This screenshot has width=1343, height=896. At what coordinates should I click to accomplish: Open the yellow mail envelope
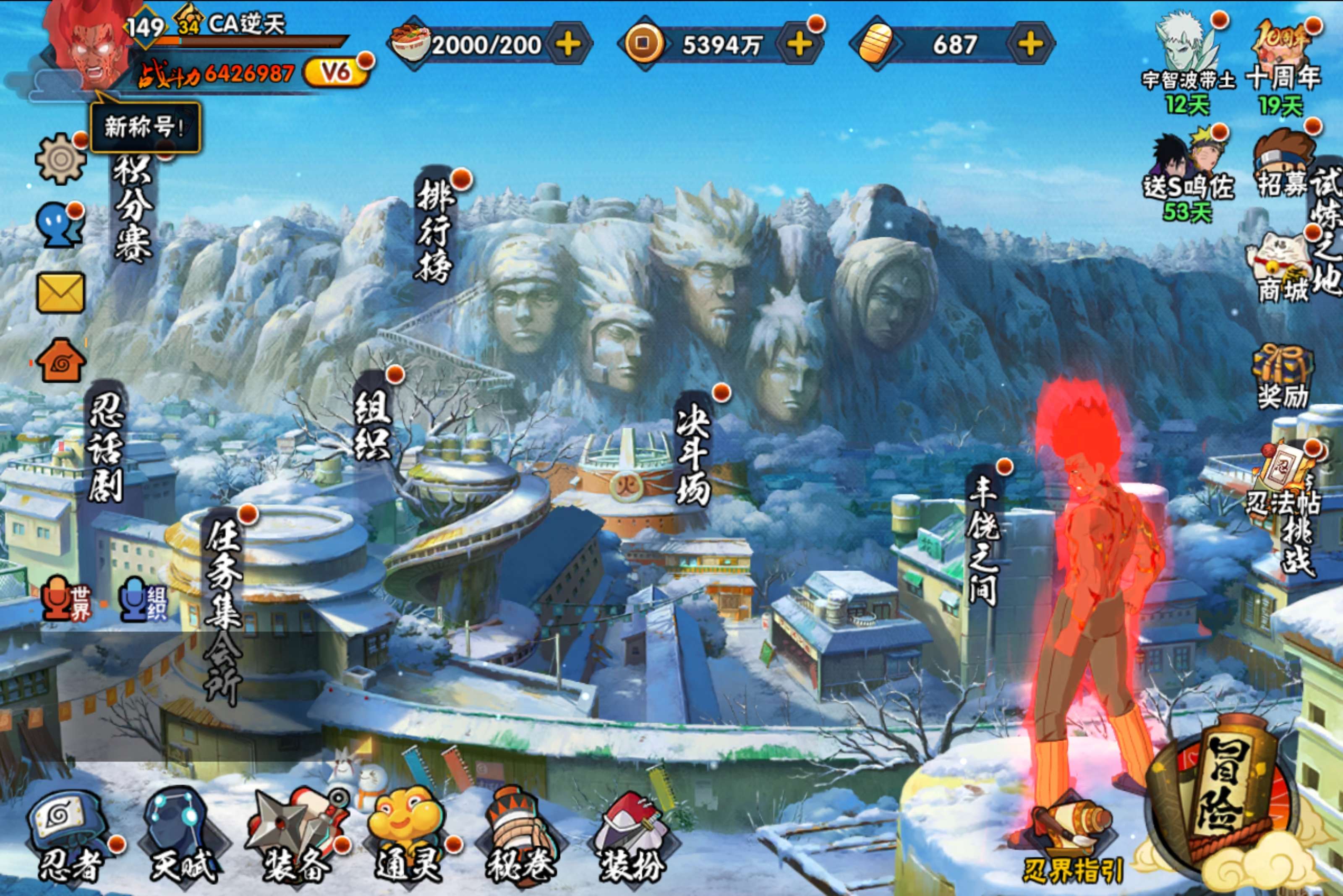[60, 292]
